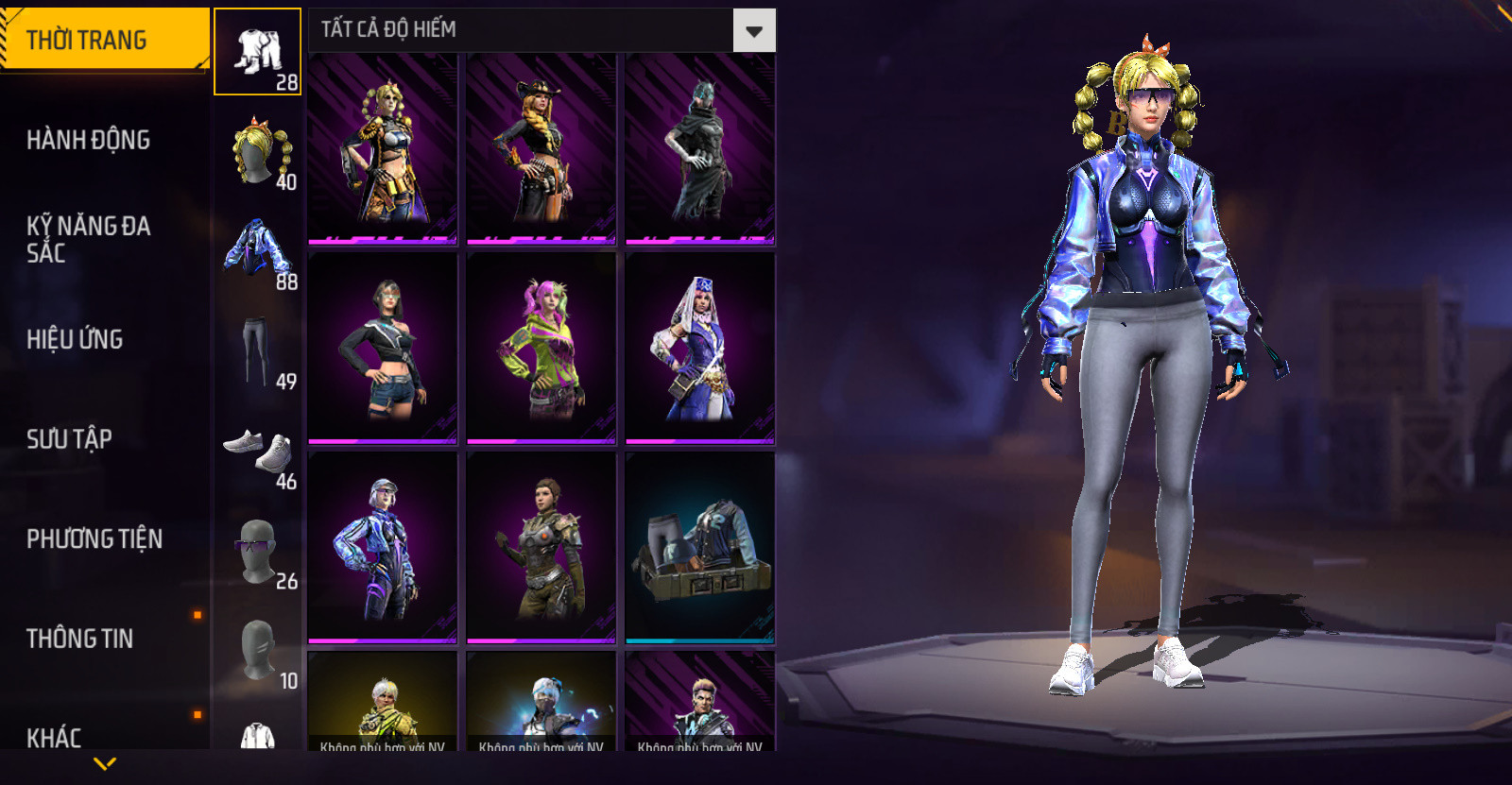Viewport: 1512px width, 785px height.
Task: Open the sunglasses head accessory category
Action: point(257,551)
